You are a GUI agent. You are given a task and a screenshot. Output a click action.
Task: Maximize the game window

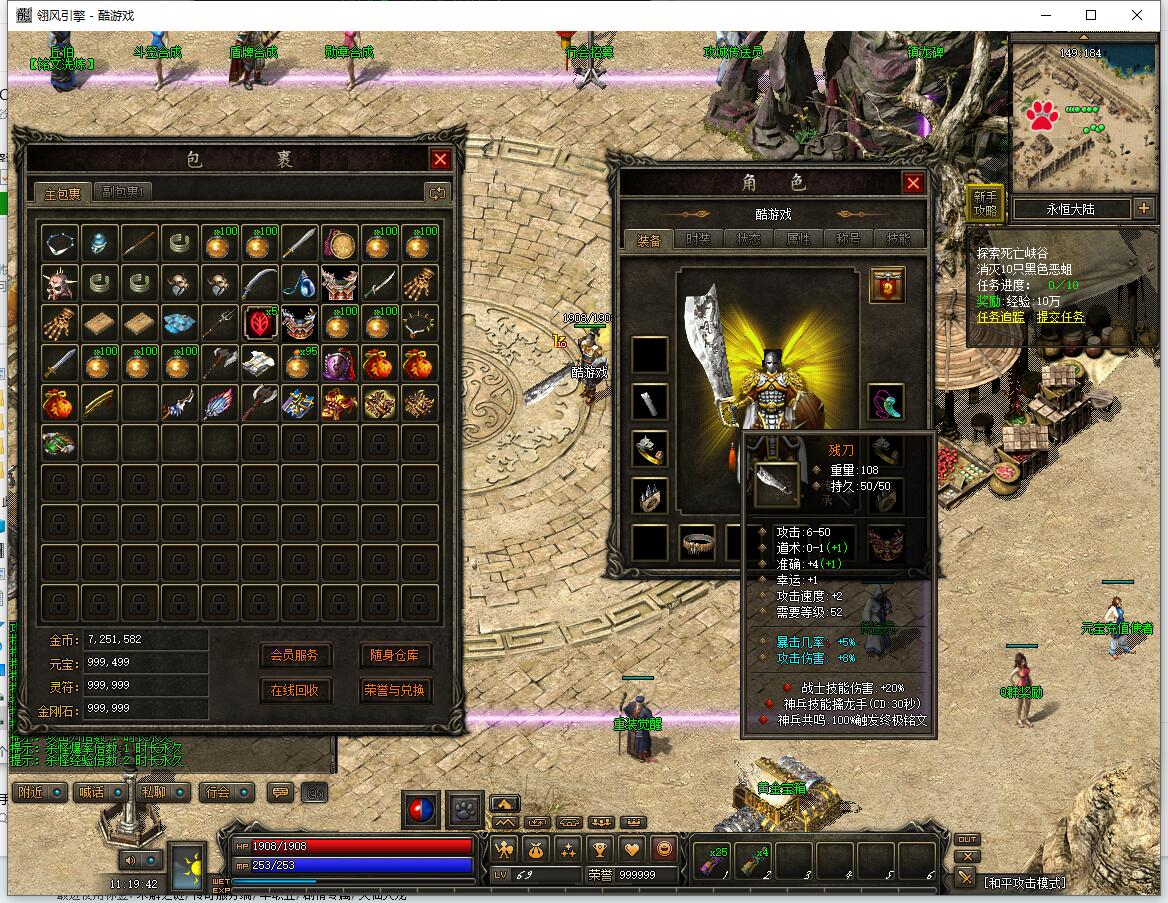tap(1091, 15)
